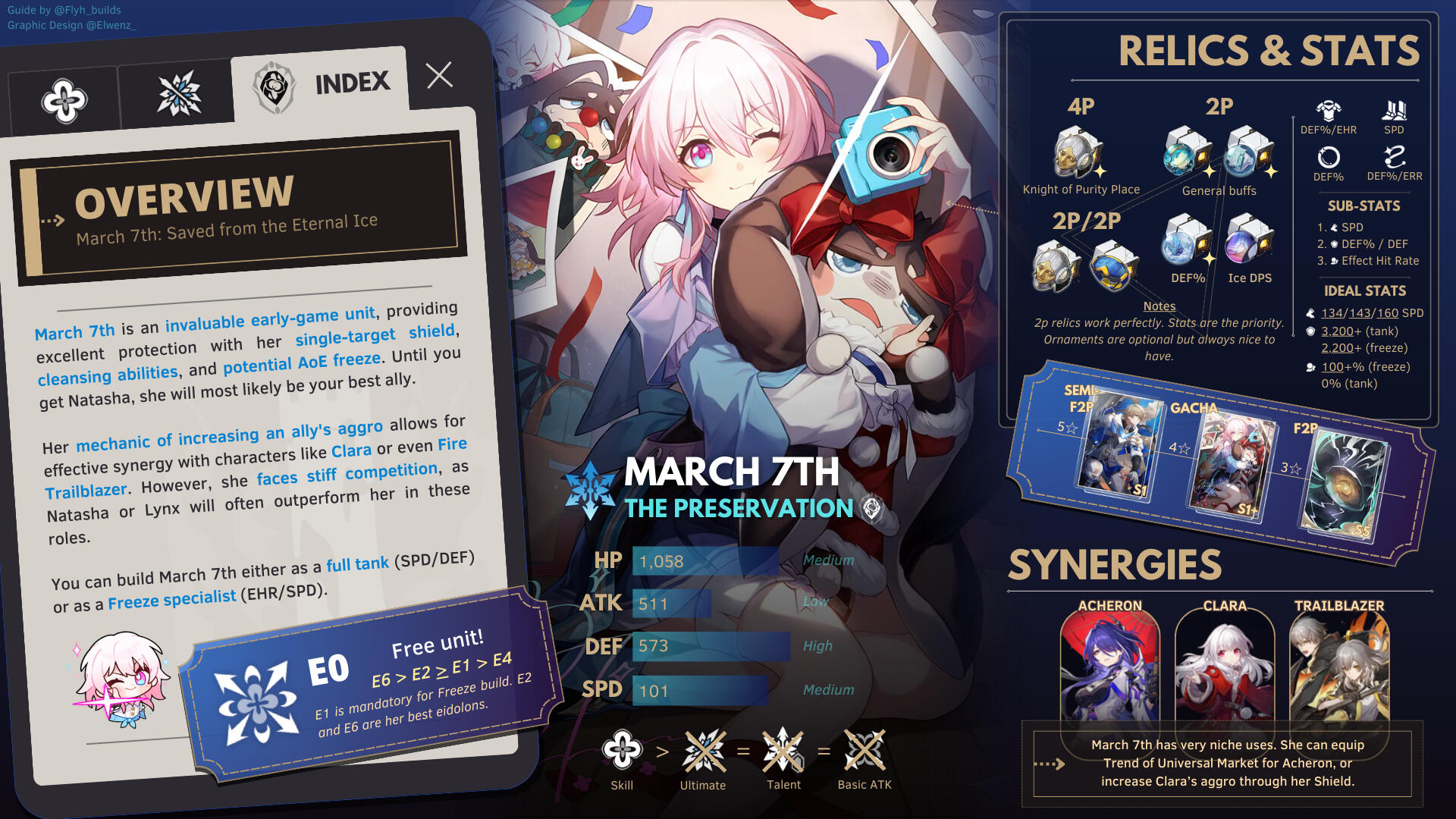Pick the 4-star Gacha light cone

(1230, 466)
